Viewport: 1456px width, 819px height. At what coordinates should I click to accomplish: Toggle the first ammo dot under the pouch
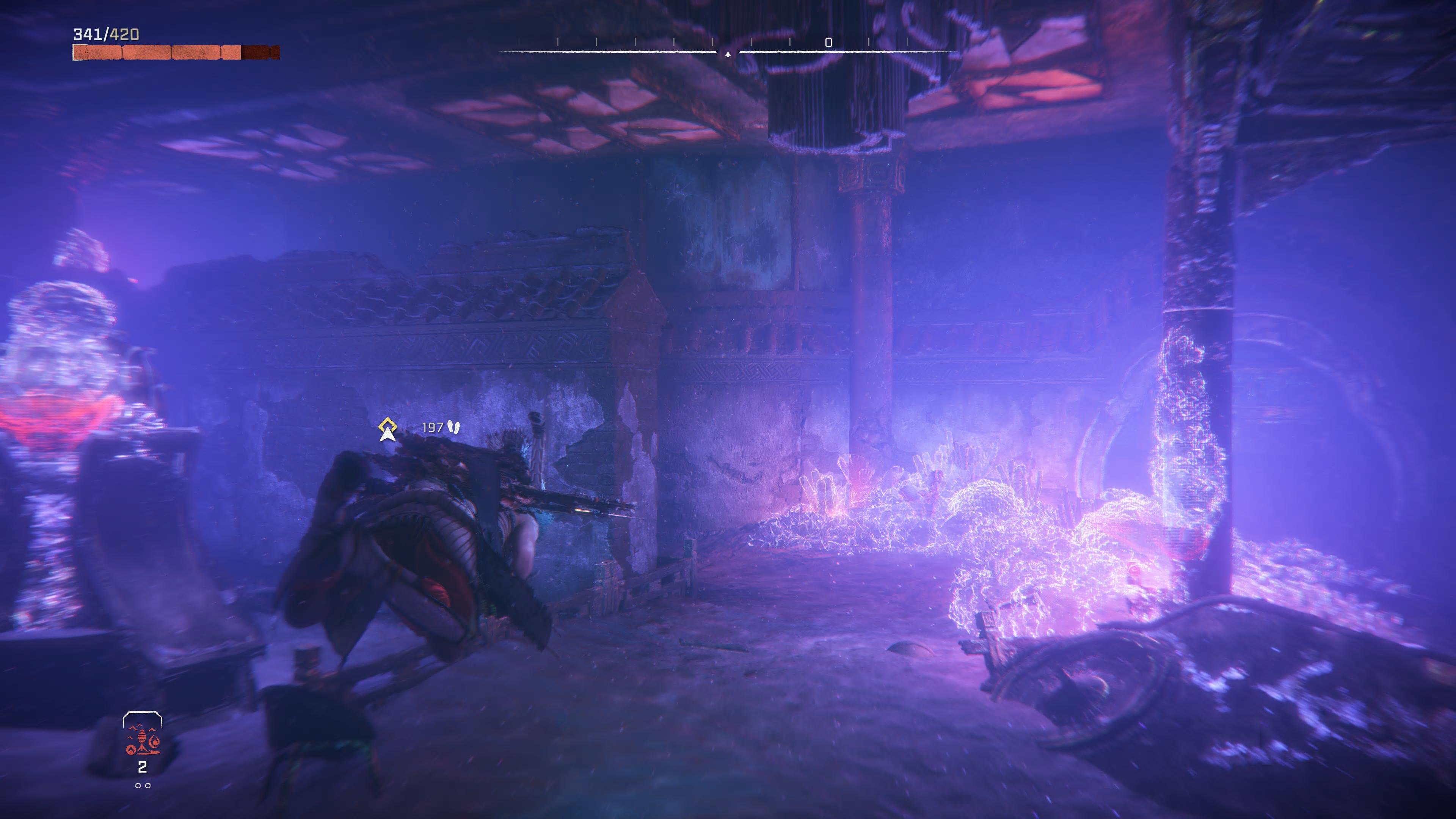138,786
